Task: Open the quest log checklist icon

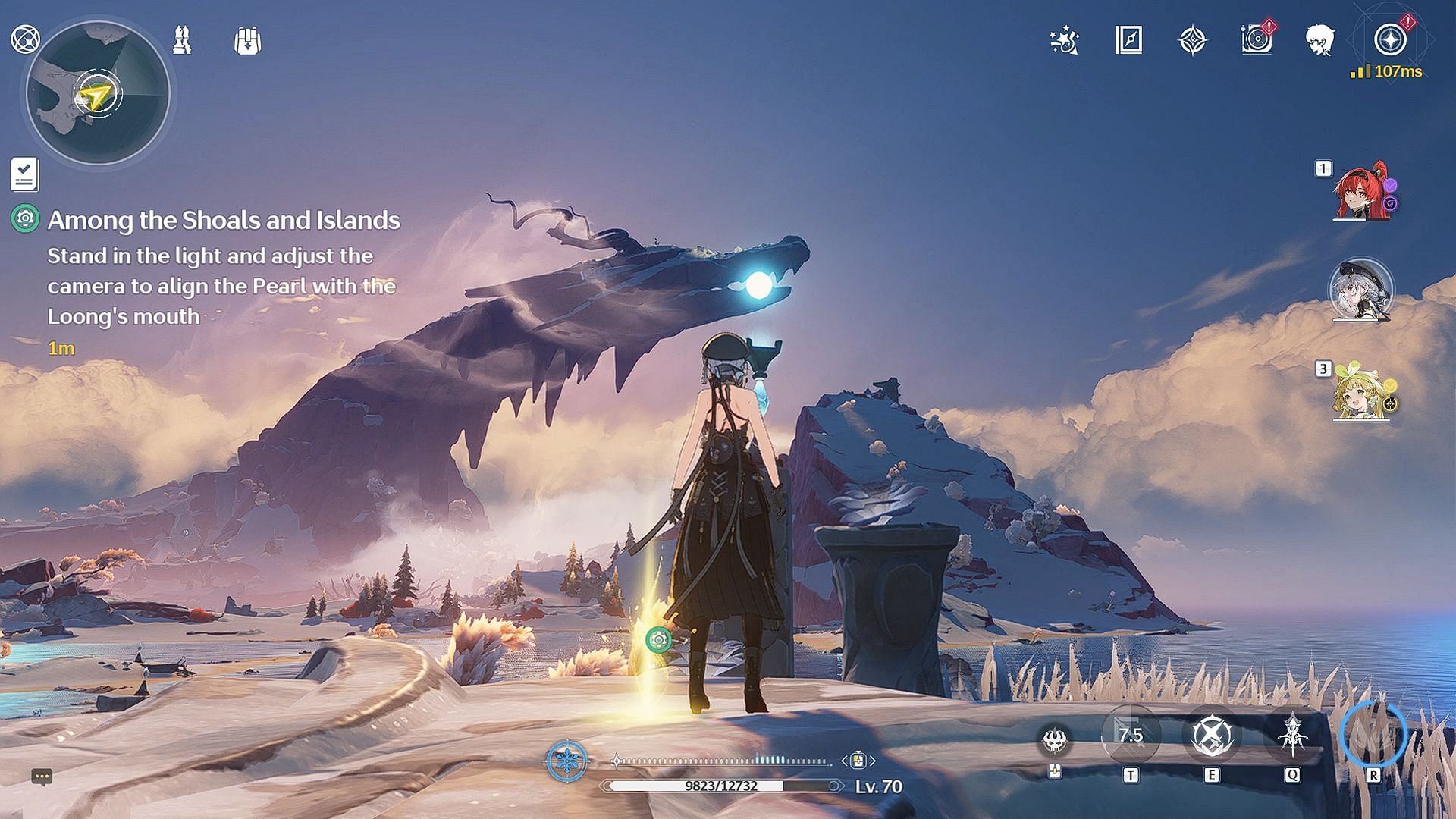Action: coord(24,175)
